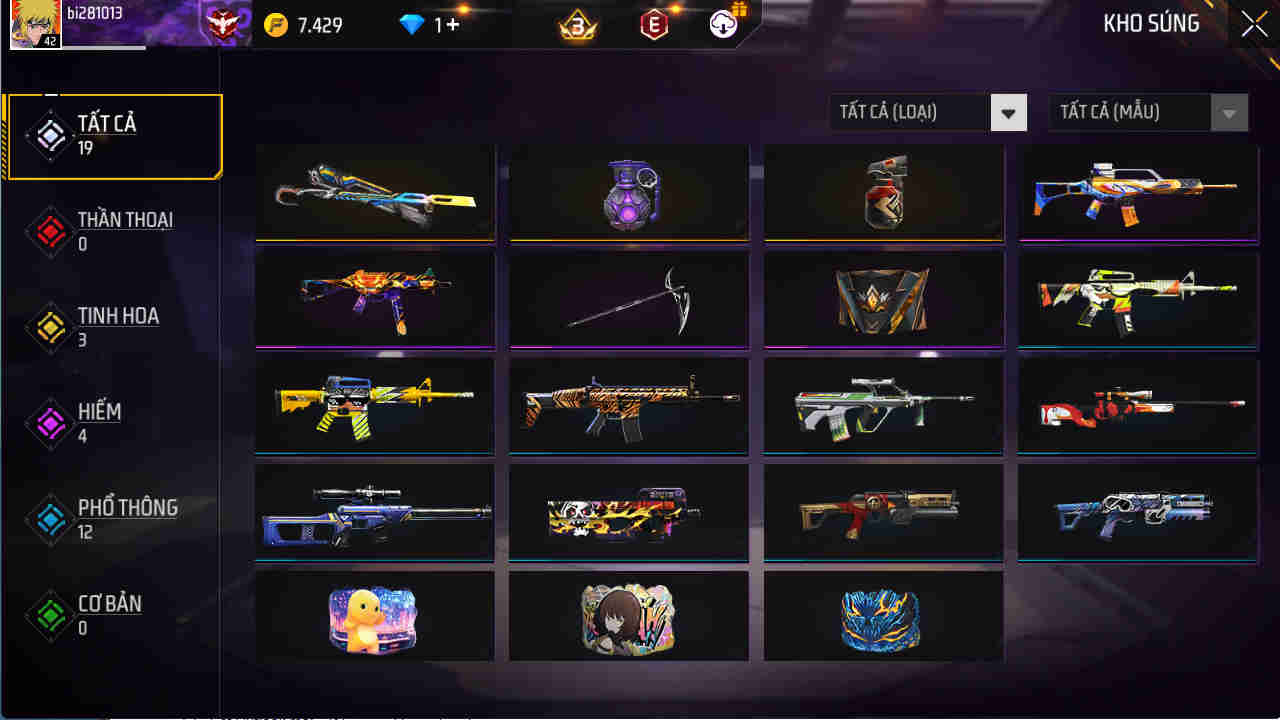Open the level 3 badge icon

(x=578, y=25)
